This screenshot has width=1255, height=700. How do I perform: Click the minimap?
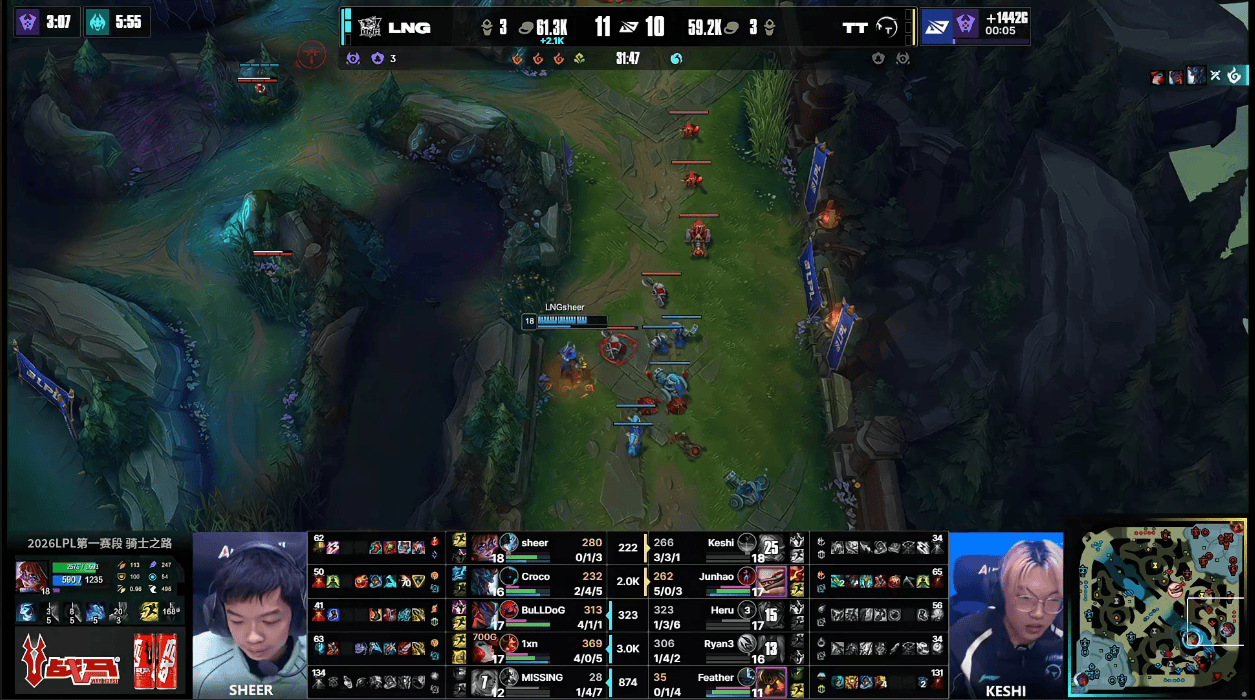(1160, 608)
